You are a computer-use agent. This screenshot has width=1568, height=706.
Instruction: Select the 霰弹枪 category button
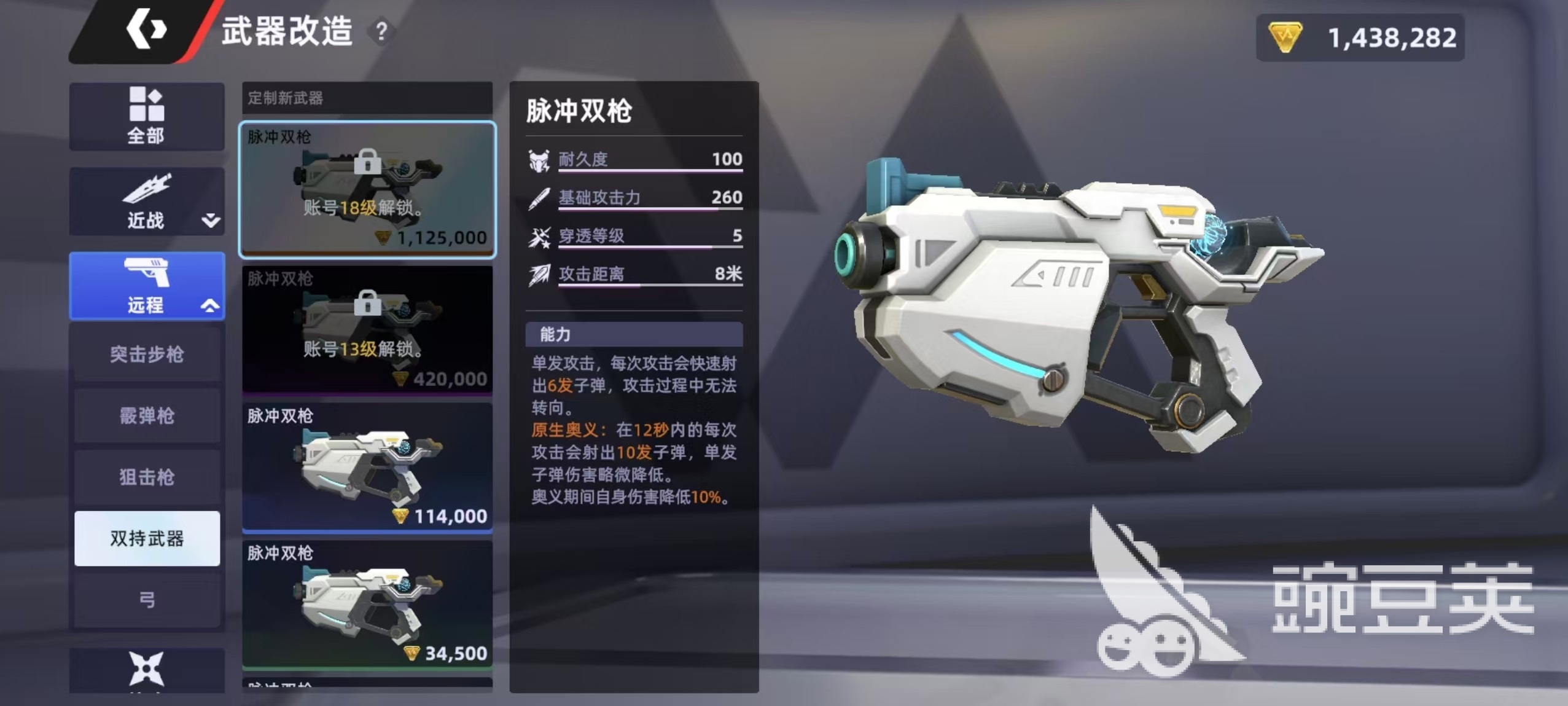coord(147,415)
